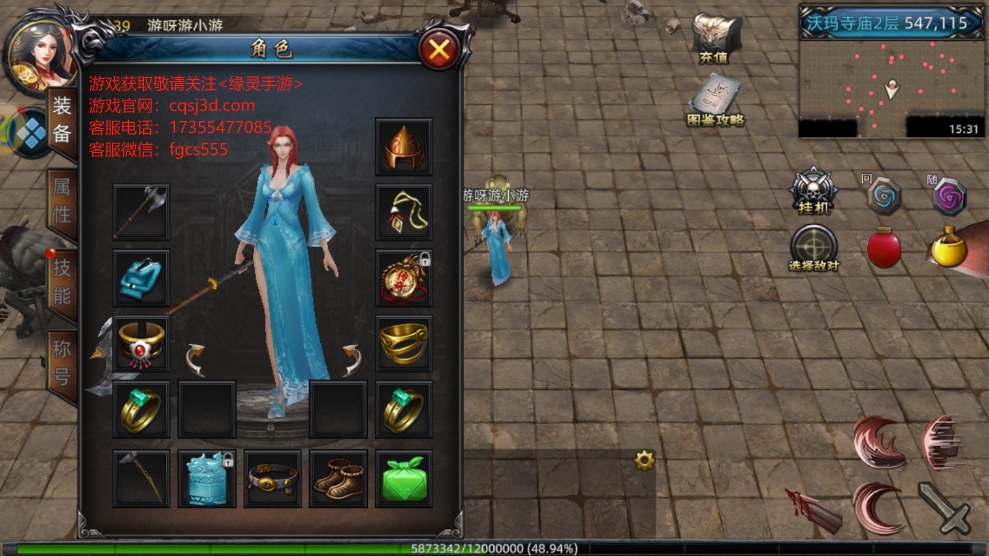The width and height of the screenshot is (989, 556).
Task: Click the small gear settings icon
Action: point(644,460)
